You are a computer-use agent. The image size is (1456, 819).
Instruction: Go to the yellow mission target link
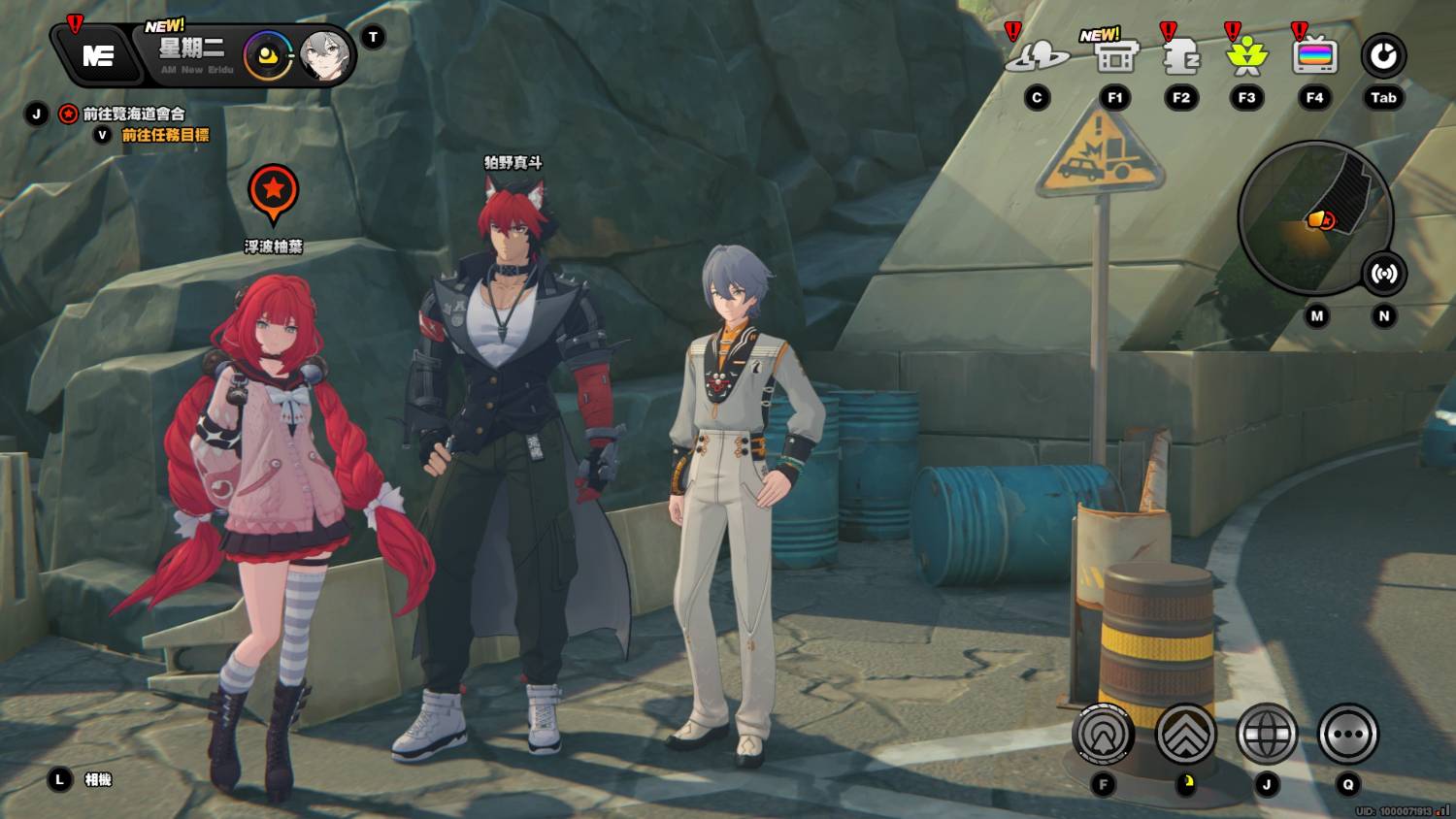pyautogui.click(x=165, y=135)
